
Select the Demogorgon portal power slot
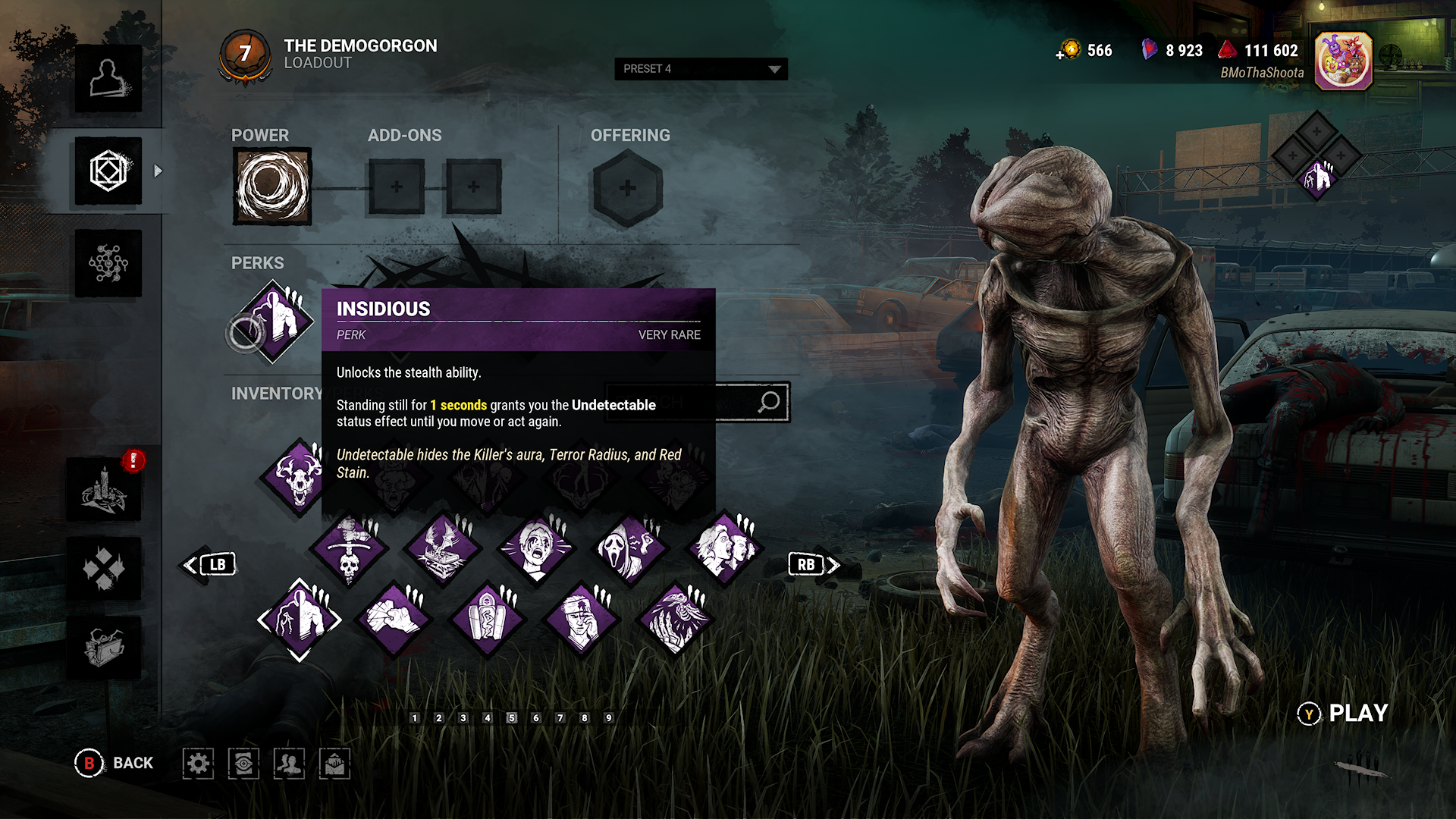point(272,187)
